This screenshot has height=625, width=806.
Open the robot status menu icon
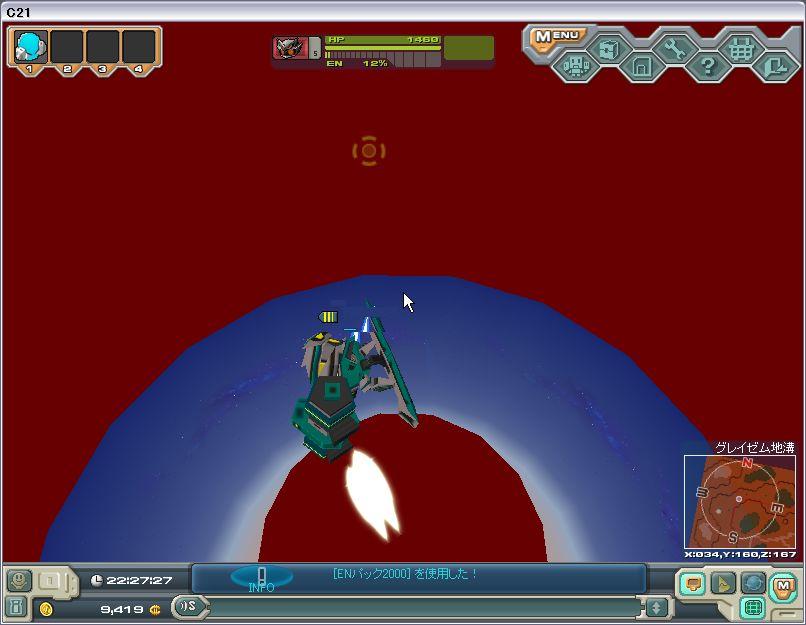pyautogui.click(x=575, y=67)
